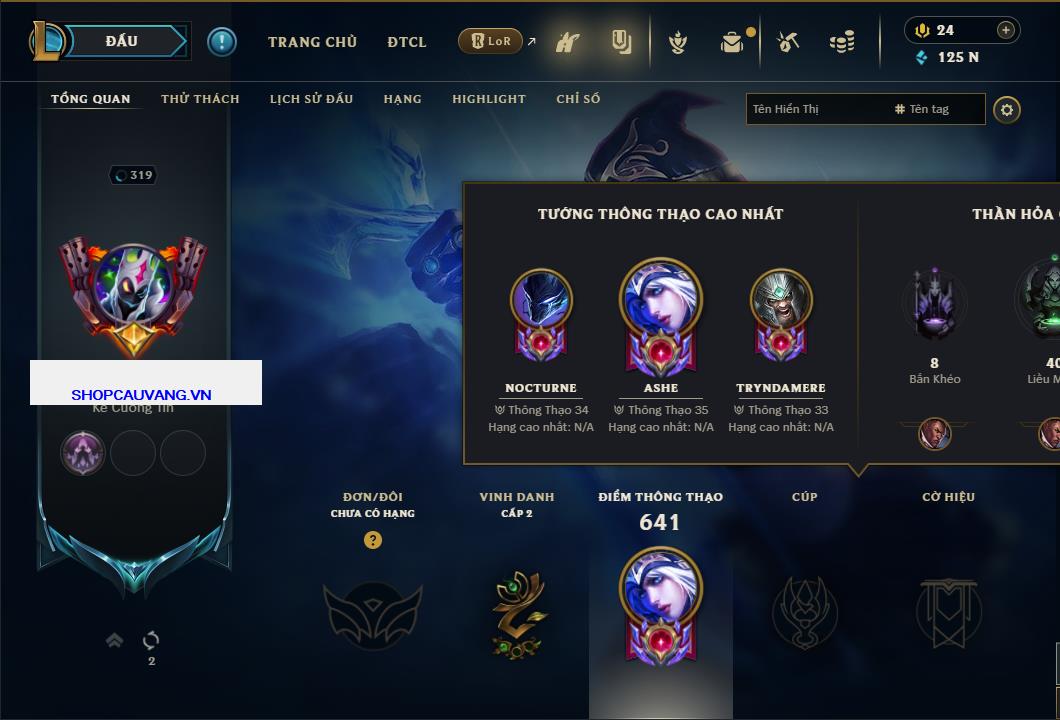Open the loot chest icon

pos(733,42)
